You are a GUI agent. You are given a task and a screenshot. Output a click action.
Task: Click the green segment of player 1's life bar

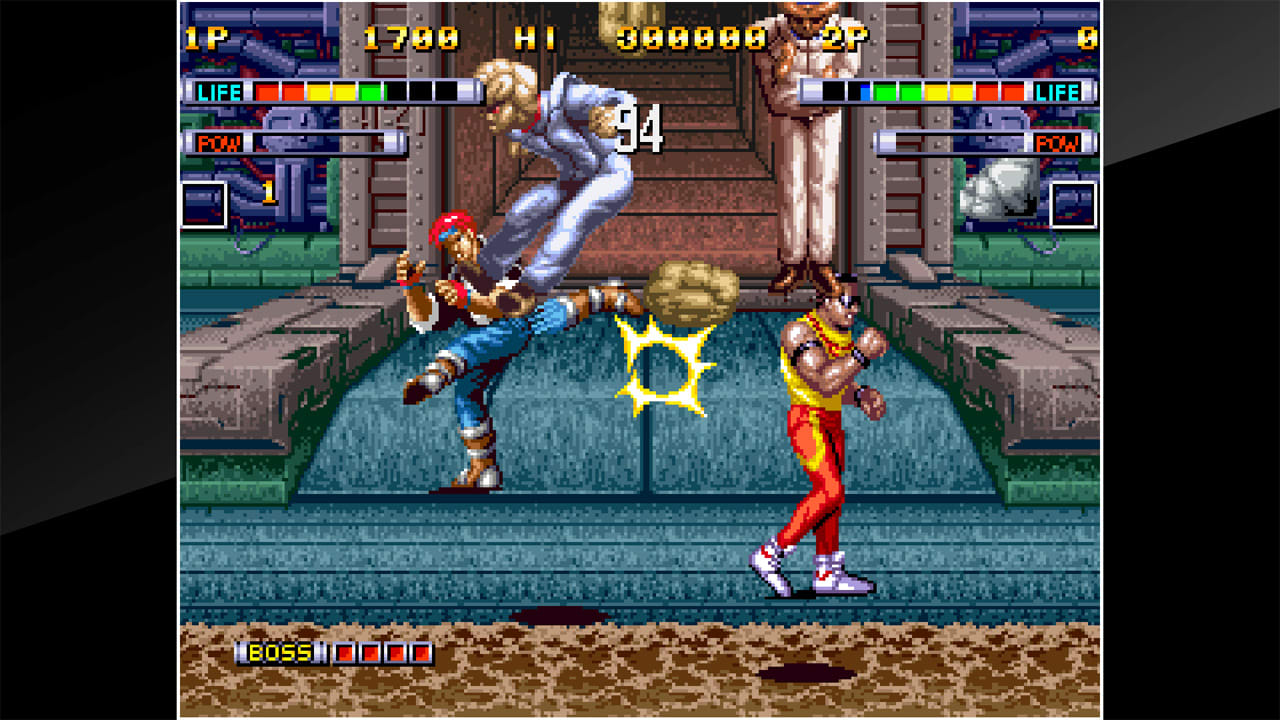pos(369,91)
